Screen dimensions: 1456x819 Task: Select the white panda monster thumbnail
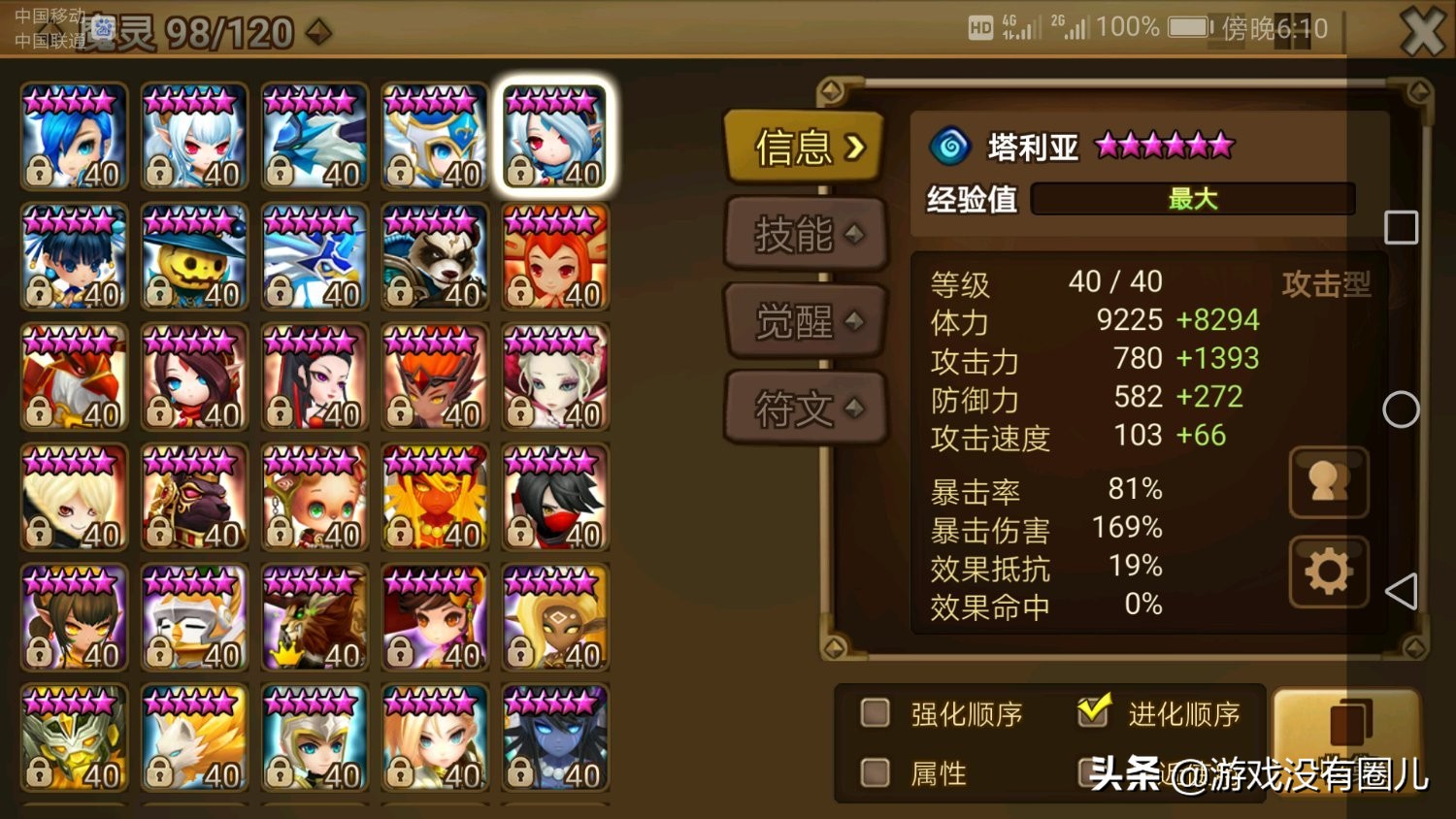(x=434, y=257)
